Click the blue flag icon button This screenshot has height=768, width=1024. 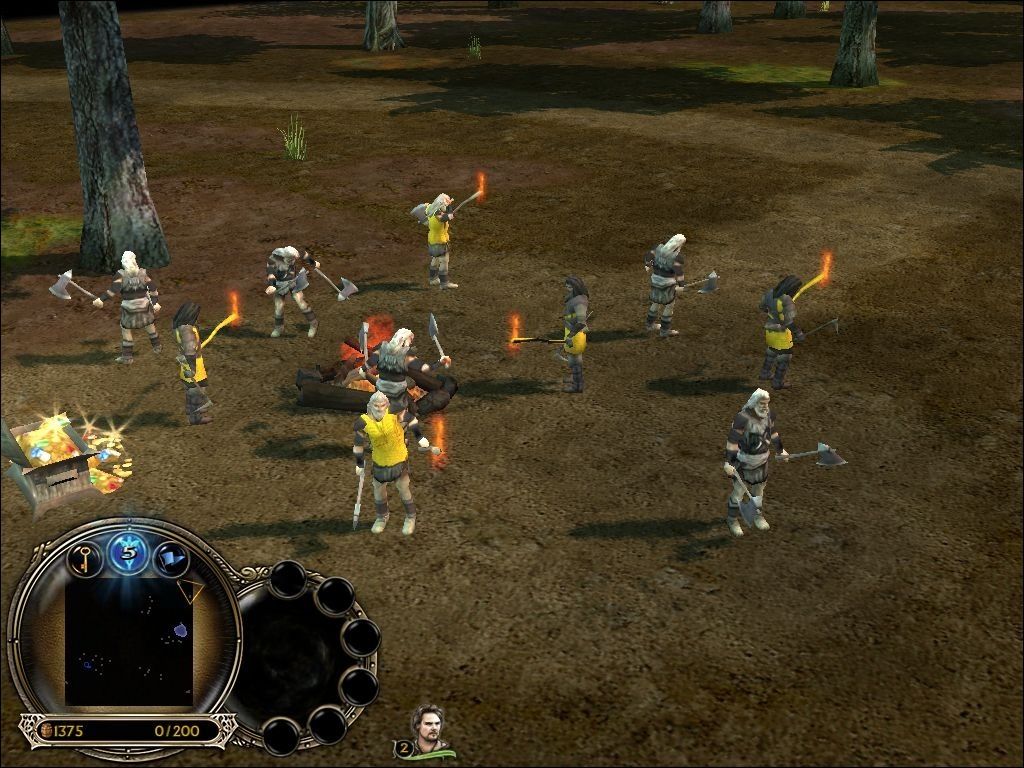tap(170, 556)
